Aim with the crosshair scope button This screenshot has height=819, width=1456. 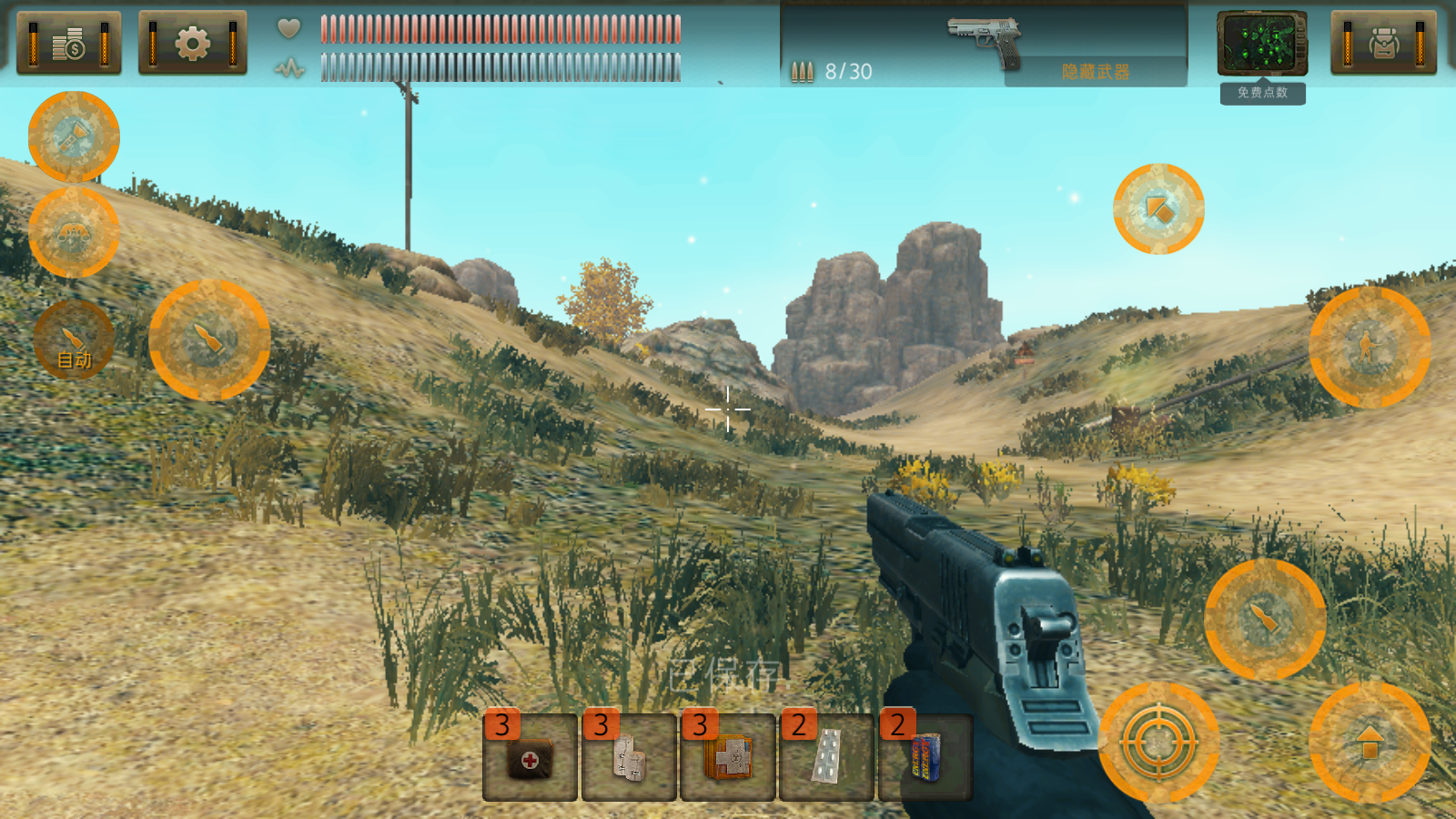[x=1158, y=743]
